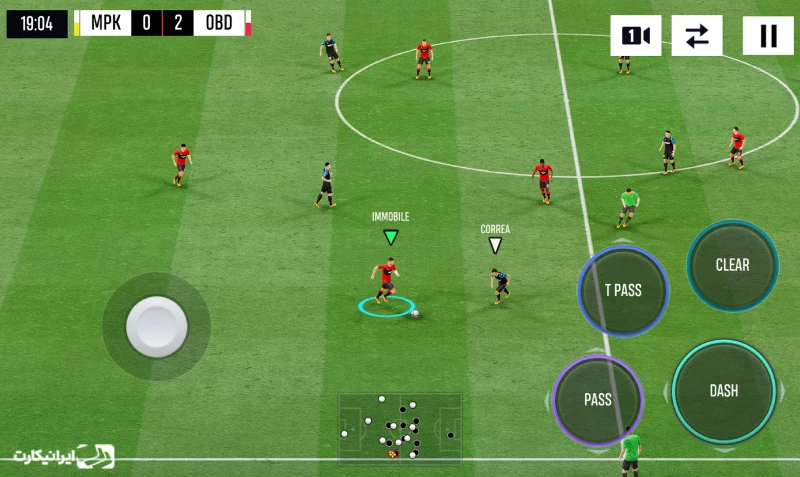Pause the match
Screen dimensions: 800x477
pos(768,36)
